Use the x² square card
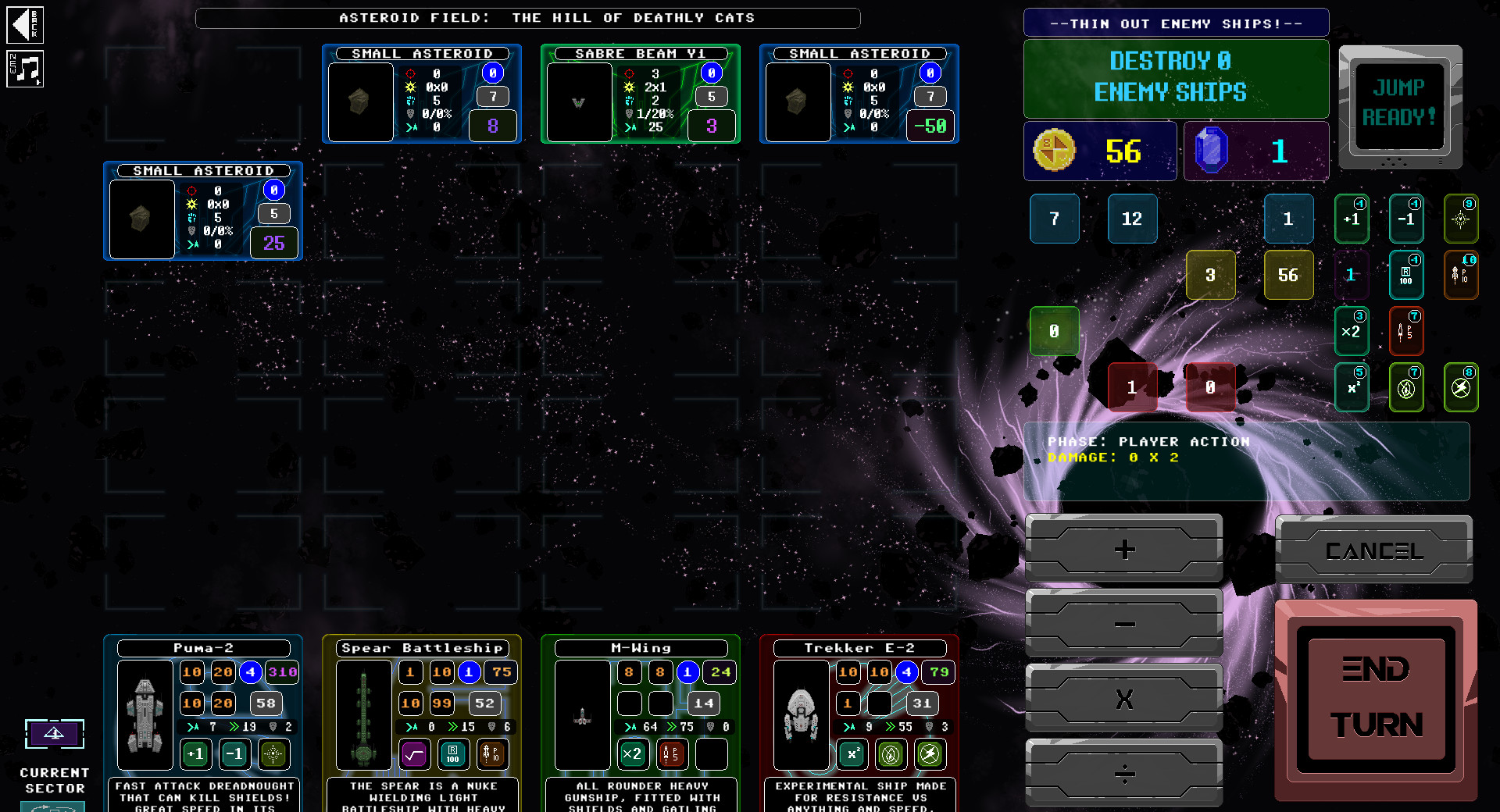The height and width of the screenshot is (812, 1500). 1352,387
